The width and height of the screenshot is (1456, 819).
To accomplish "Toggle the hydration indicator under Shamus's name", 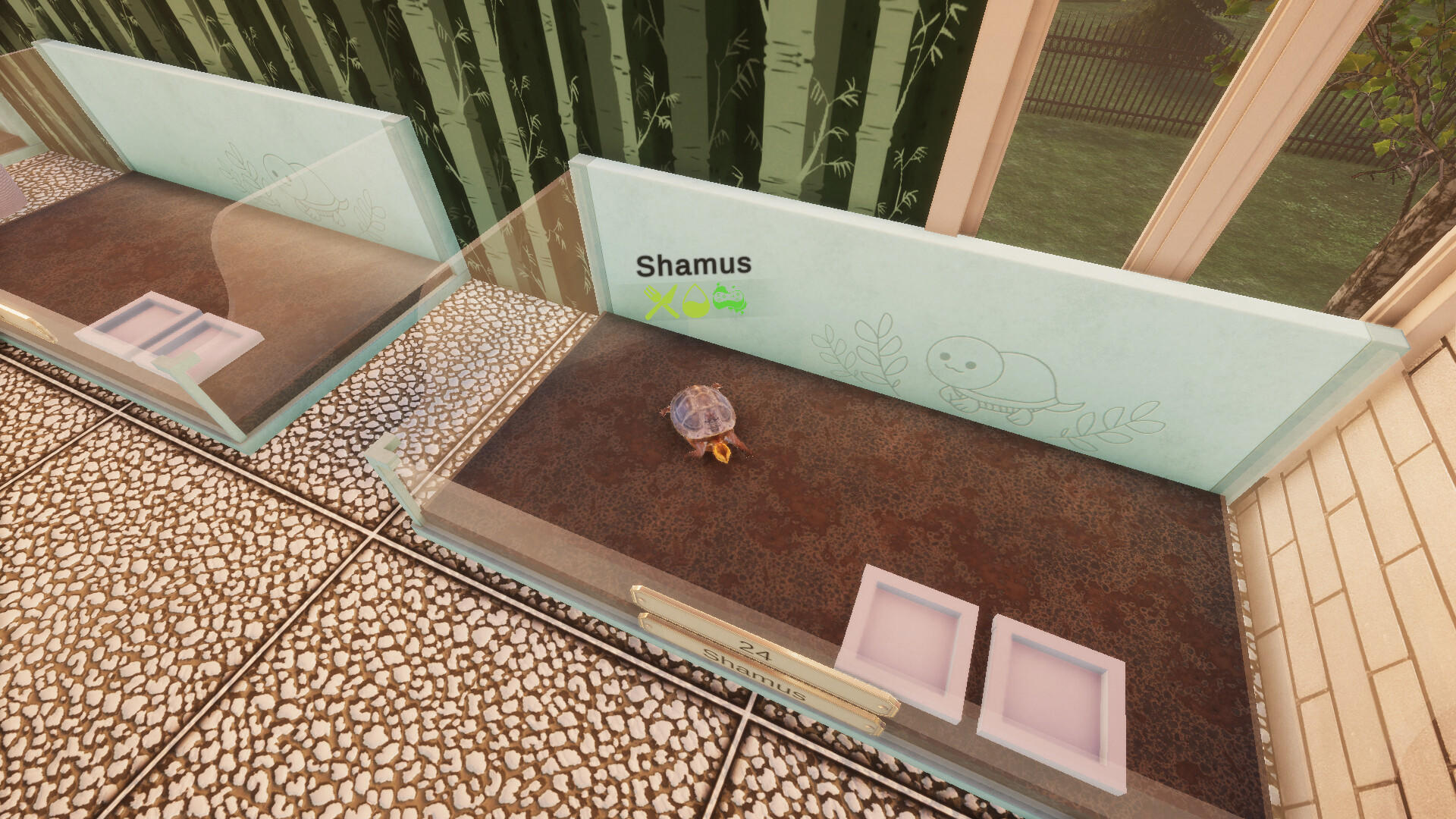I will pos(695,302).
